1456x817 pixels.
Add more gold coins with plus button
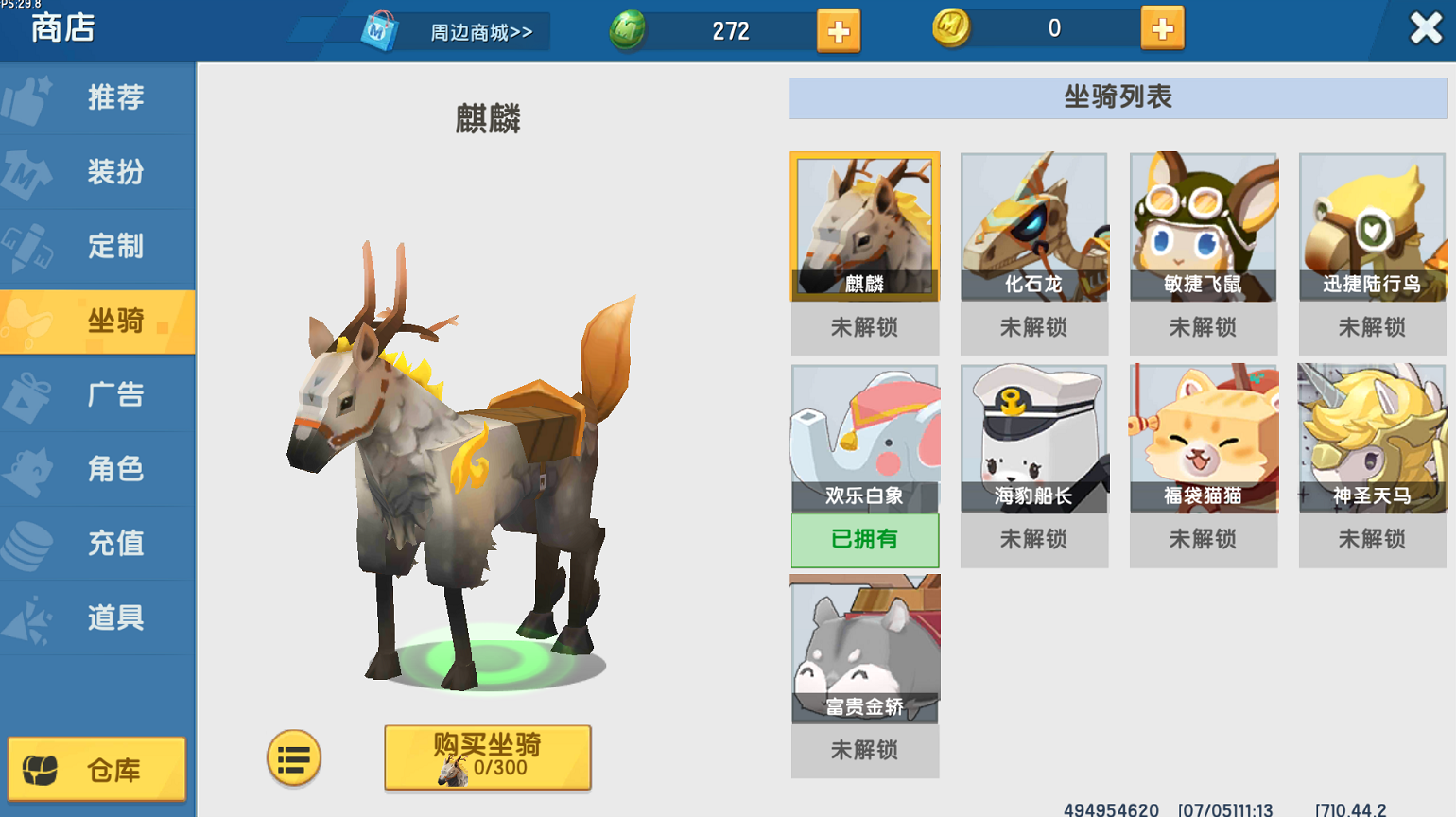click(1162, 29)
